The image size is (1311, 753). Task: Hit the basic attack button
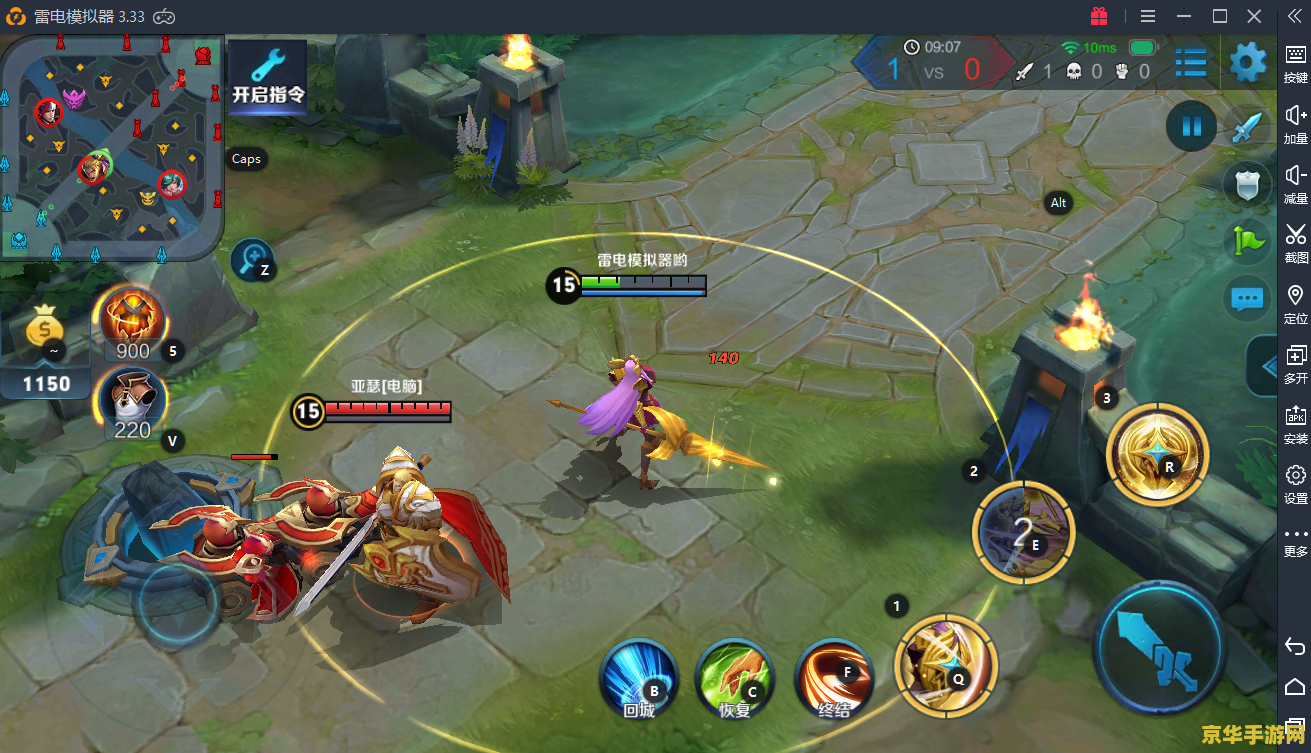[x=1160, y=648]
